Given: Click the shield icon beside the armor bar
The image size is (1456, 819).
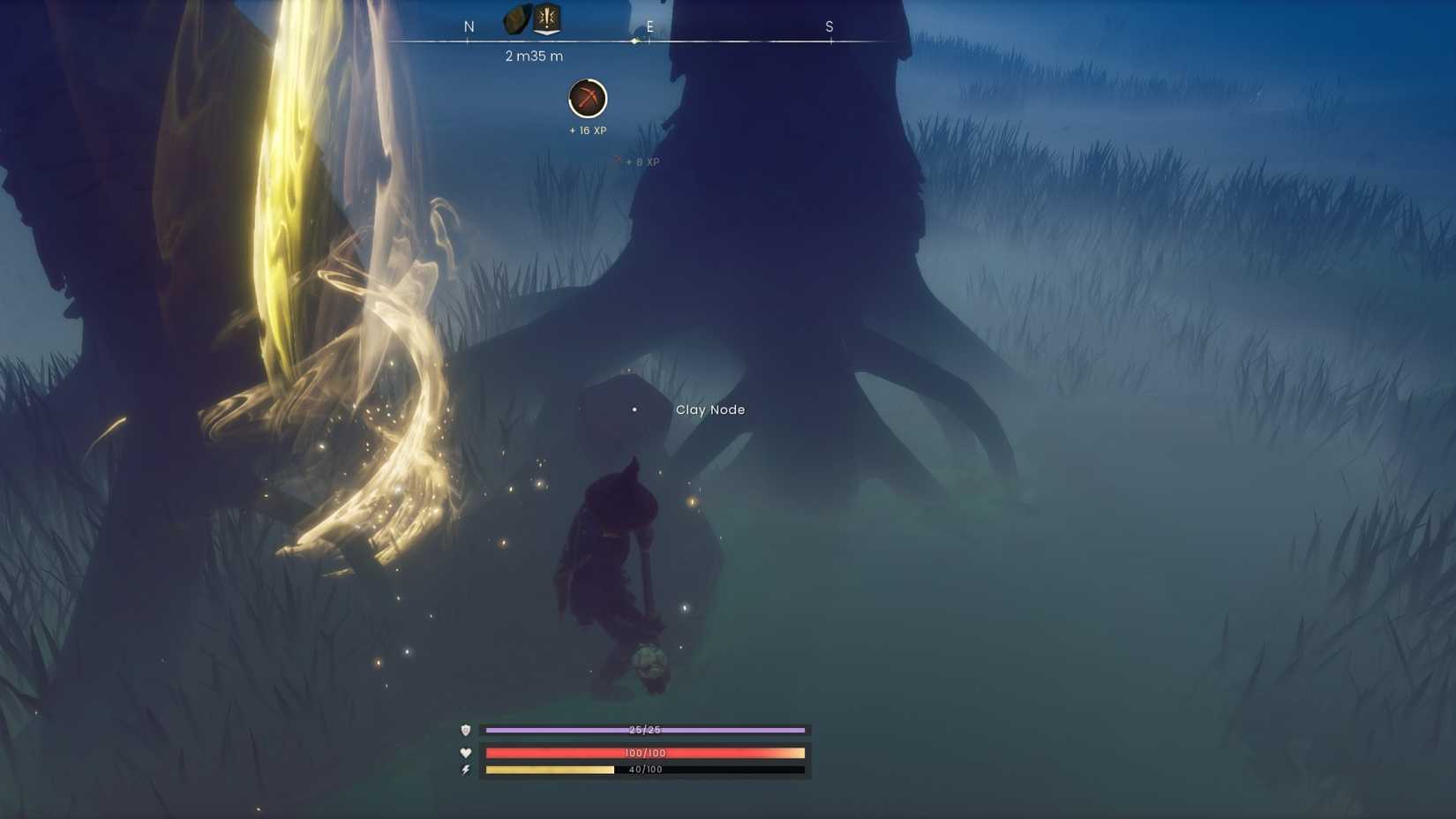Looking at the screenshot, I should click(466, 730).
